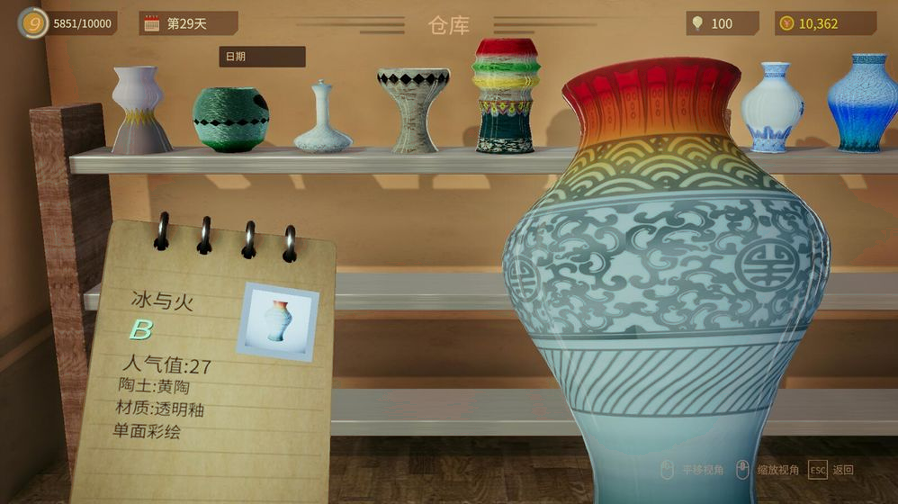Pick the green round jar with holes

click(230, 118)
